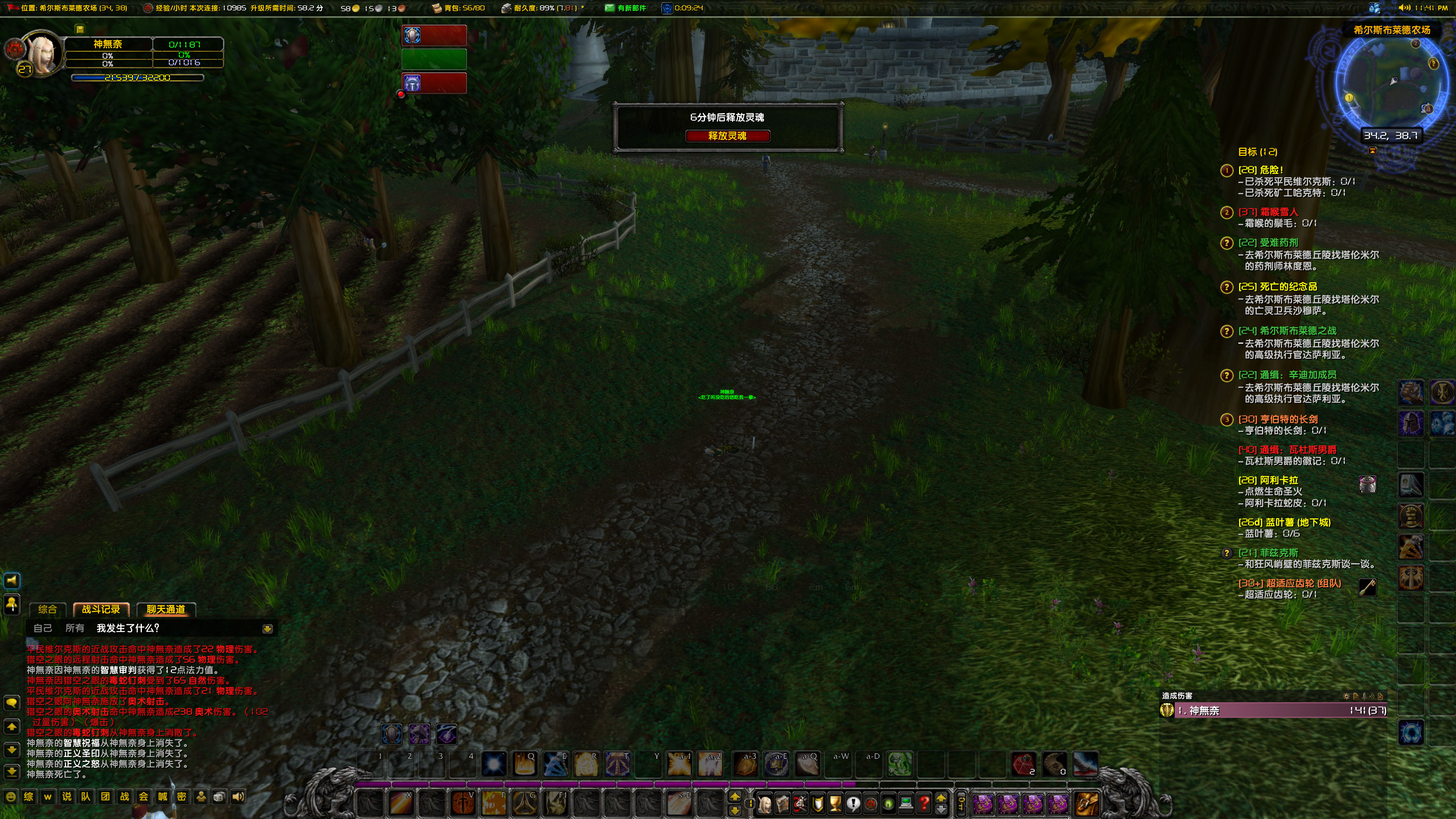Switch to the 聊天通道 tab
The width and height of the screenshot is (1456, 819).
click(166, 610)
